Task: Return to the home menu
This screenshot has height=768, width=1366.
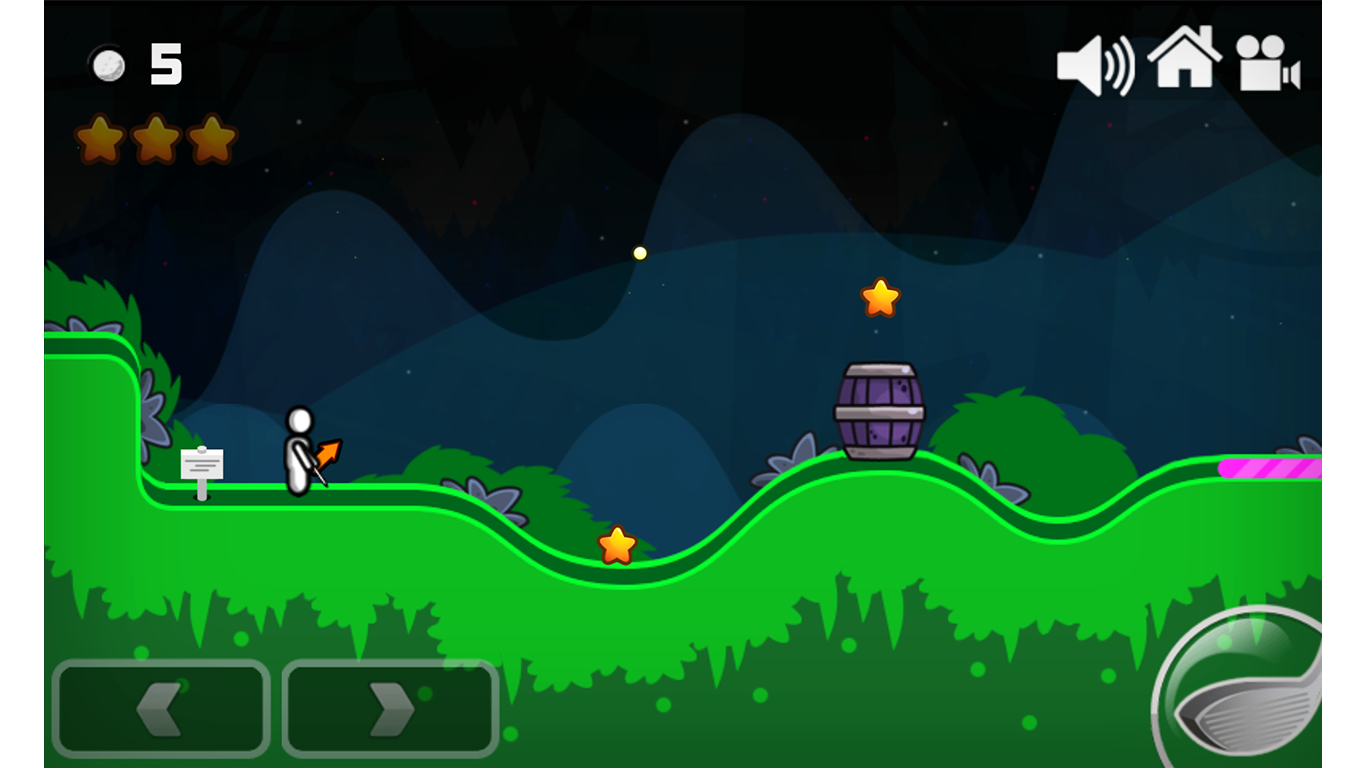Action: (x=1184, y=58)
